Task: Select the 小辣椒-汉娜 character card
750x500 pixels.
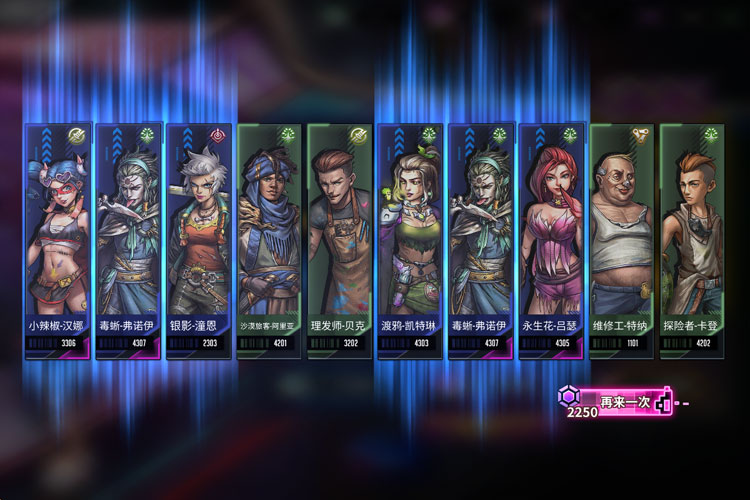Action: [x=59, y=240]
